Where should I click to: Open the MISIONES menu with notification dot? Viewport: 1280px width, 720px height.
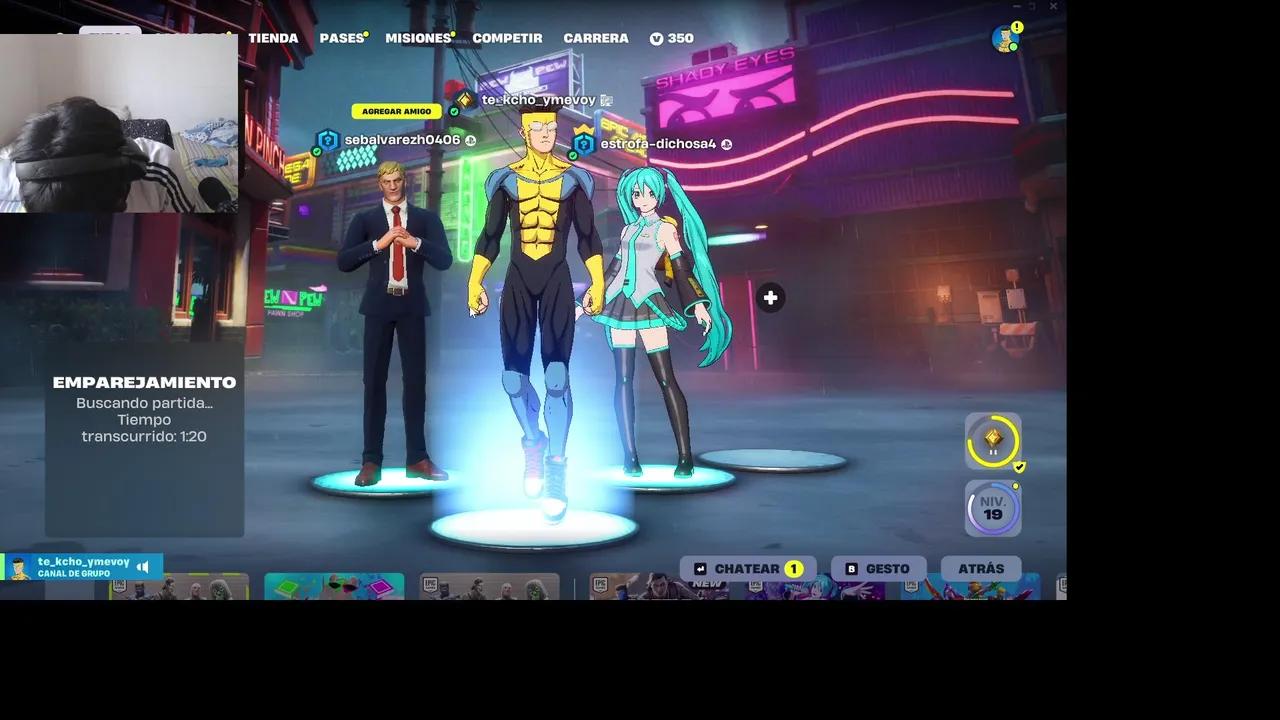[417, 38]
